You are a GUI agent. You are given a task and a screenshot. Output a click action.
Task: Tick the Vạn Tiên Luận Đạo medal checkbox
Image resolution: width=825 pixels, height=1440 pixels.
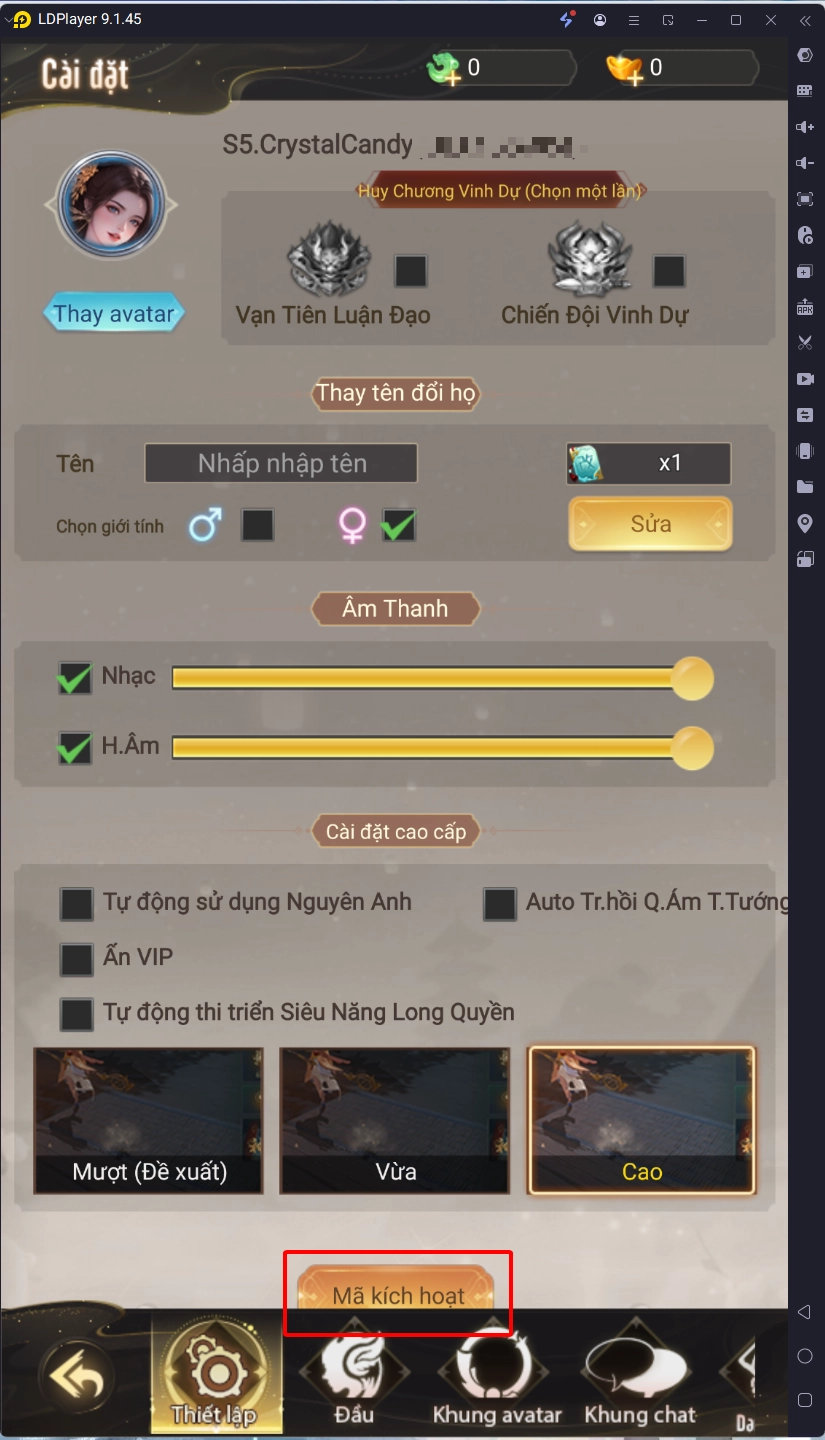tap(410, 271)
